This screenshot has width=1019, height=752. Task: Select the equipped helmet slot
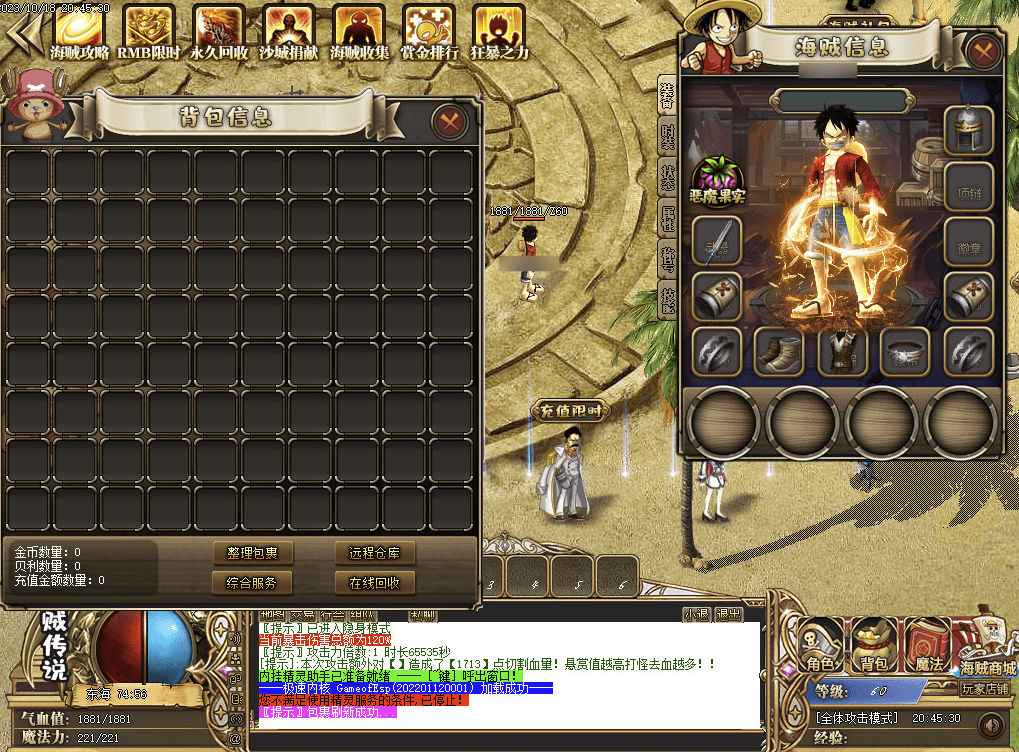pyautogui.click(x=968, y=132)
